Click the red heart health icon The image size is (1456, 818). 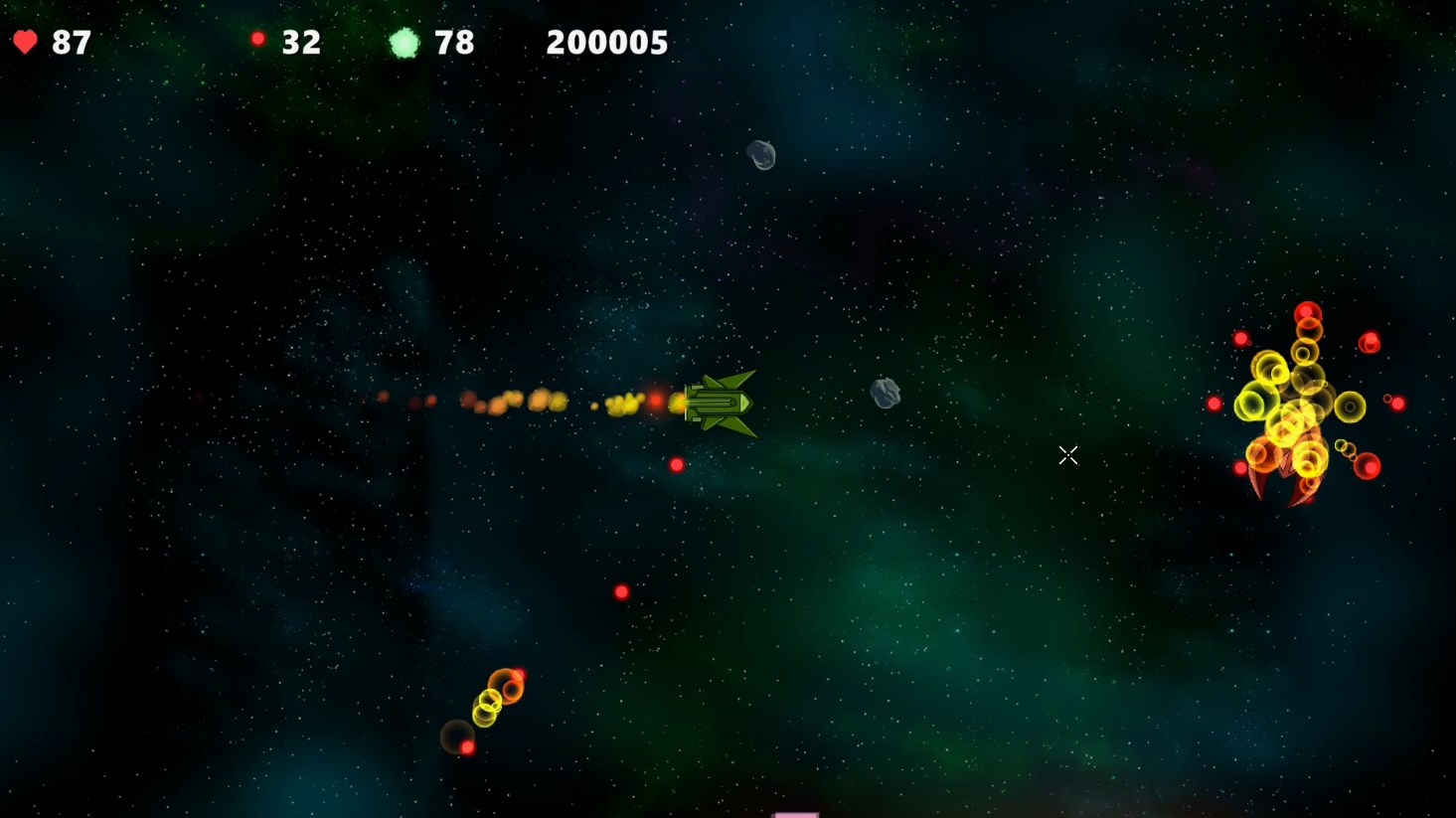(x=25, y=41)
